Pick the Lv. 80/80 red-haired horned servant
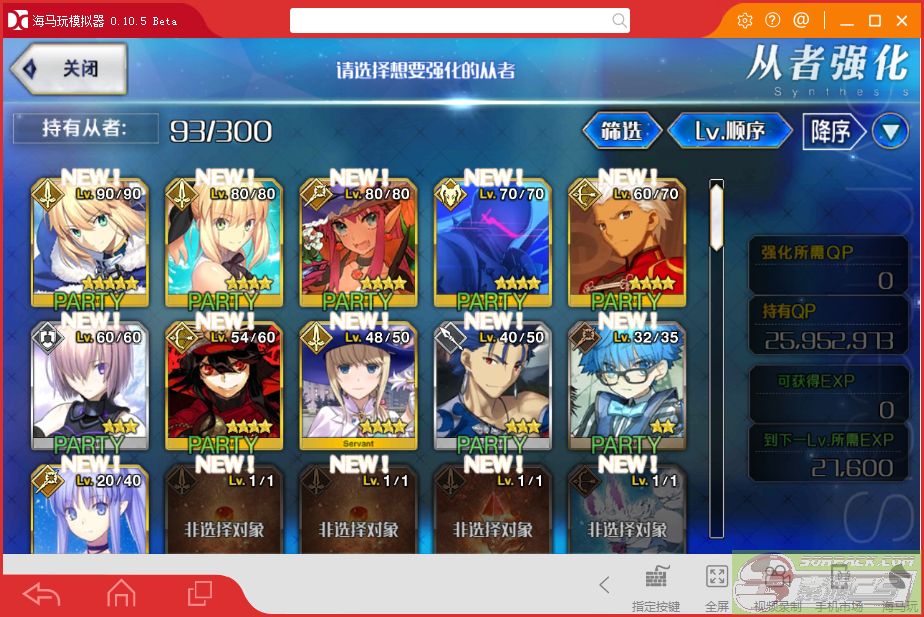This screenshot has height=617, width=924. point(358,245)
